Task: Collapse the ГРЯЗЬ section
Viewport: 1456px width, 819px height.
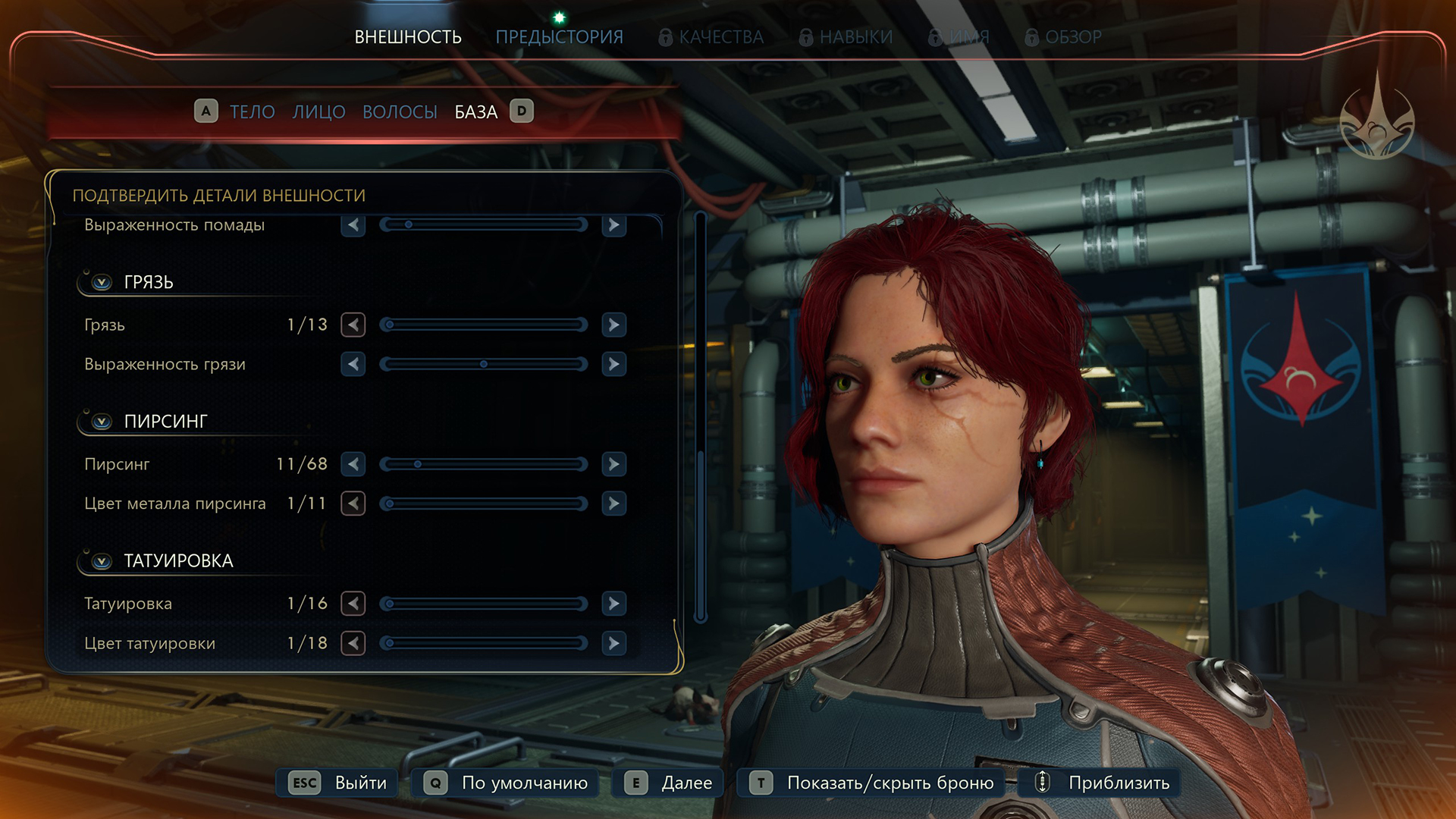Action: 102,282
